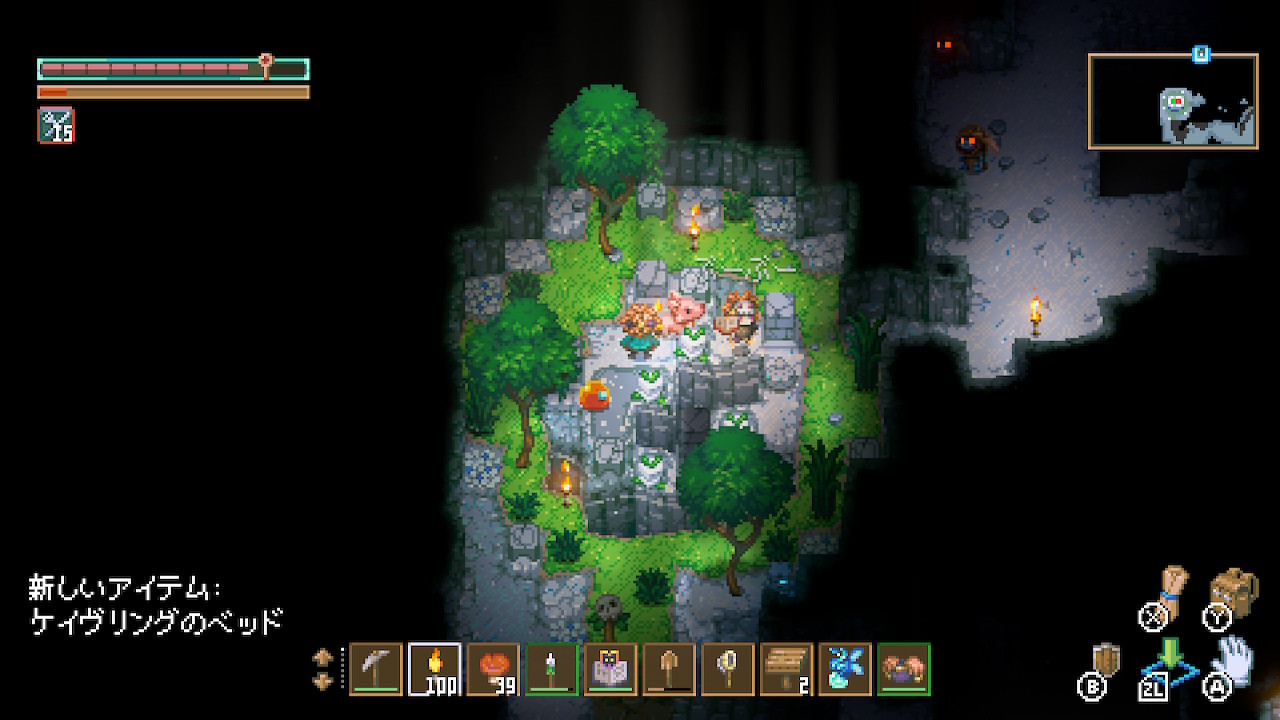Select the last hotbar slot with crab item
This screenshot has width=1280, height=720.
[x=904, y=669]
